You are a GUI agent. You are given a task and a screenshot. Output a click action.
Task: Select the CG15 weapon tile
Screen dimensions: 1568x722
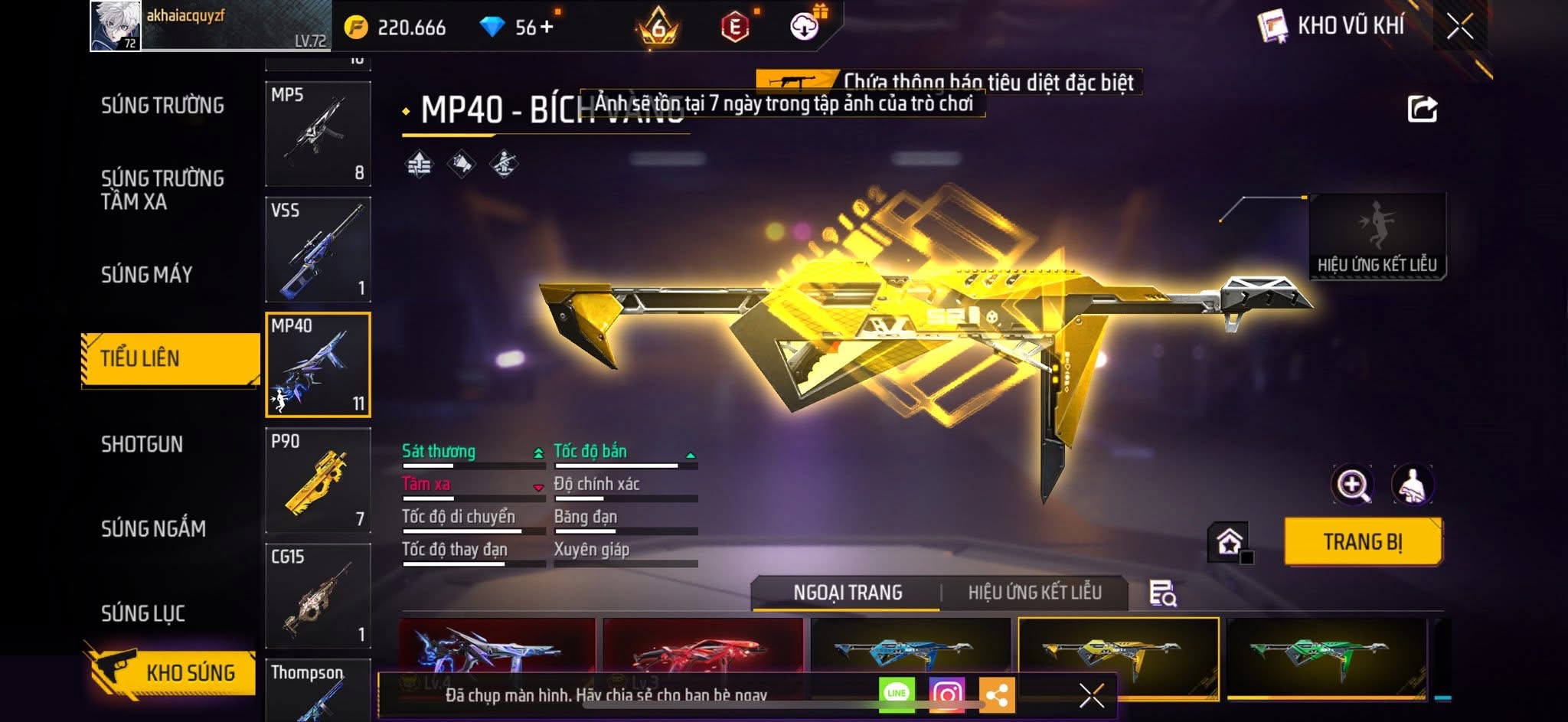click(318, 596)
